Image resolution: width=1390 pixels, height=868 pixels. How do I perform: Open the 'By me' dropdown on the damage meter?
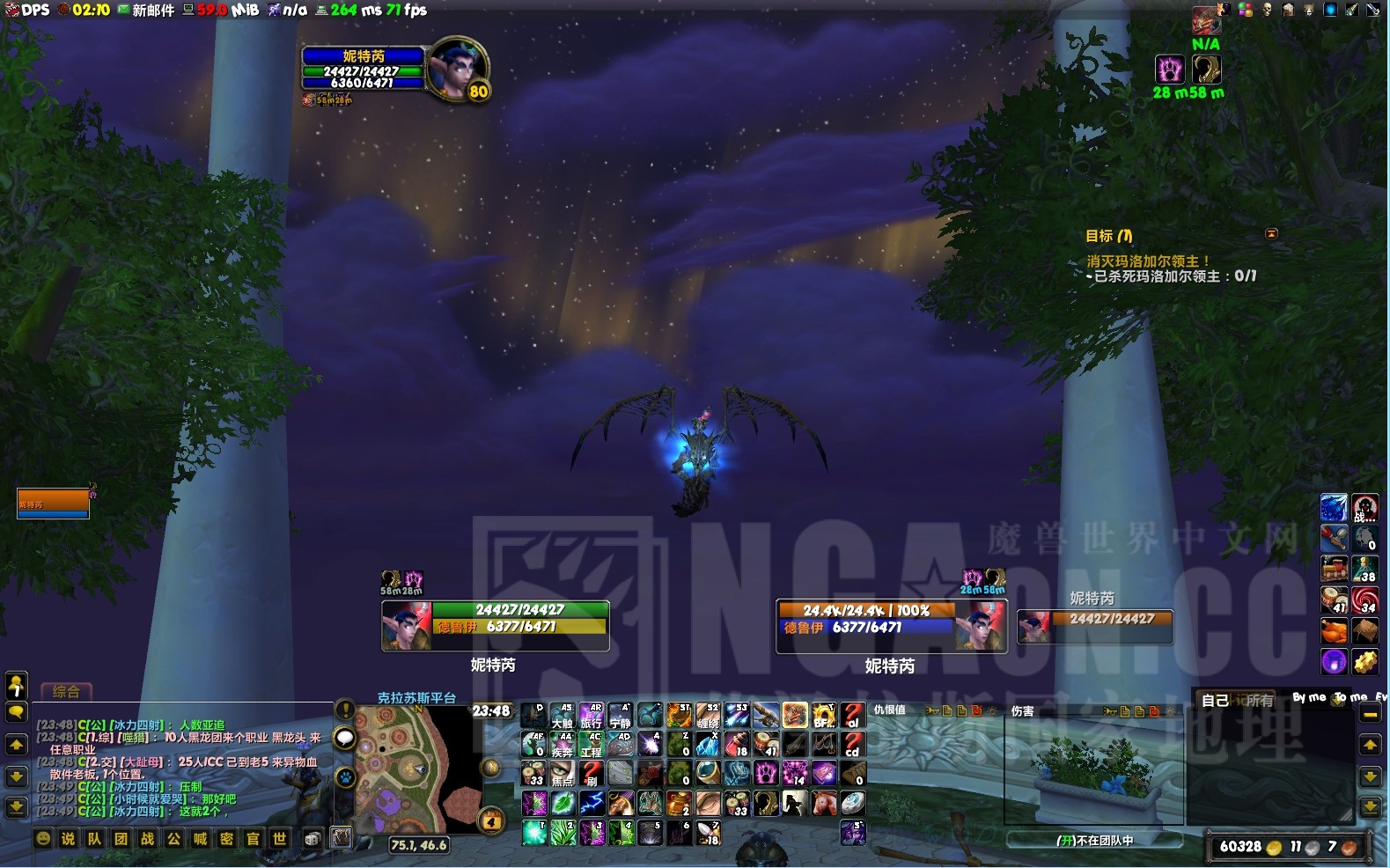(x=1310, y=696)
